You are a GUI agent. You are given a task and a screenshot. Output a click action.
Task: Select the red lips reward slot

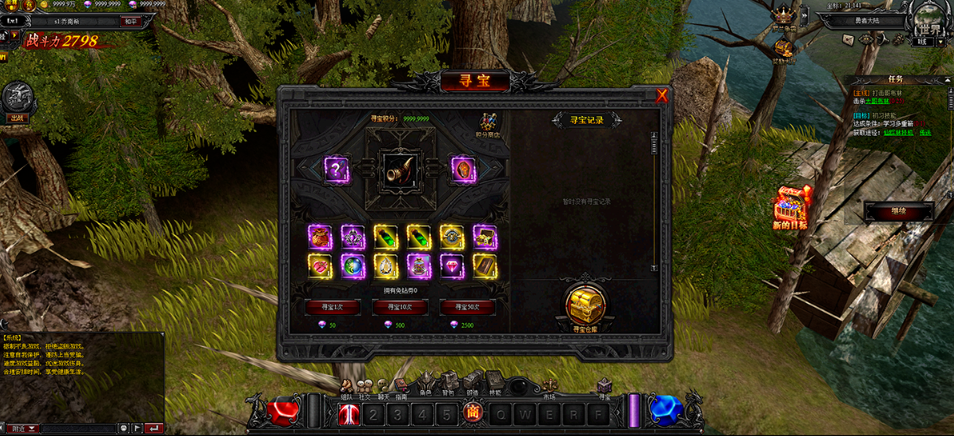[x=320, y=265]
